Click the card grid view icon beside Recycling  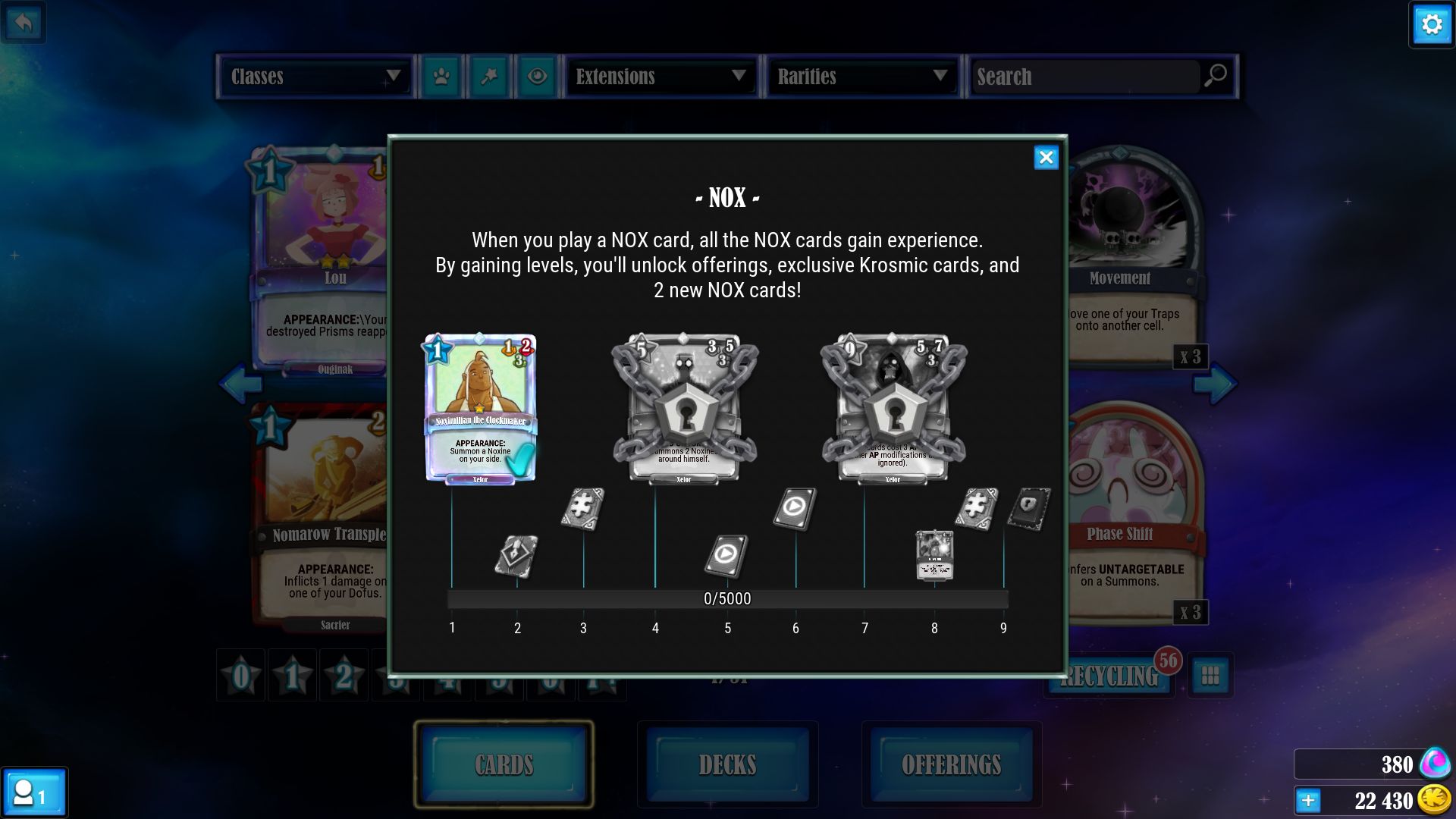1209,676
